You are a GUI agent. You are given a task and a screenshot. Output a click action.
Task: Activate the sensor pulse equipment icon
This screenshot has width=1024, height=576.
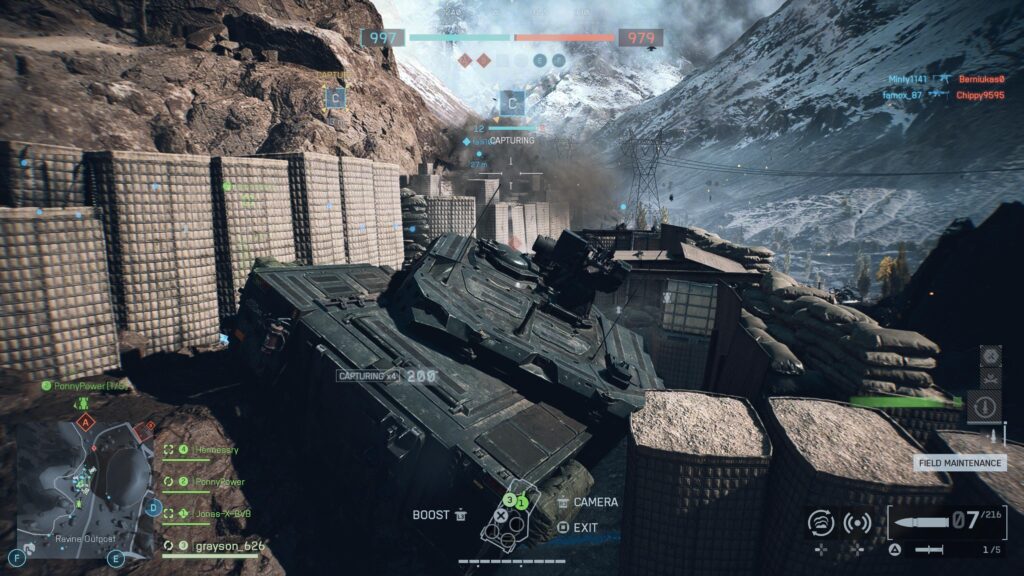point(857,523)
